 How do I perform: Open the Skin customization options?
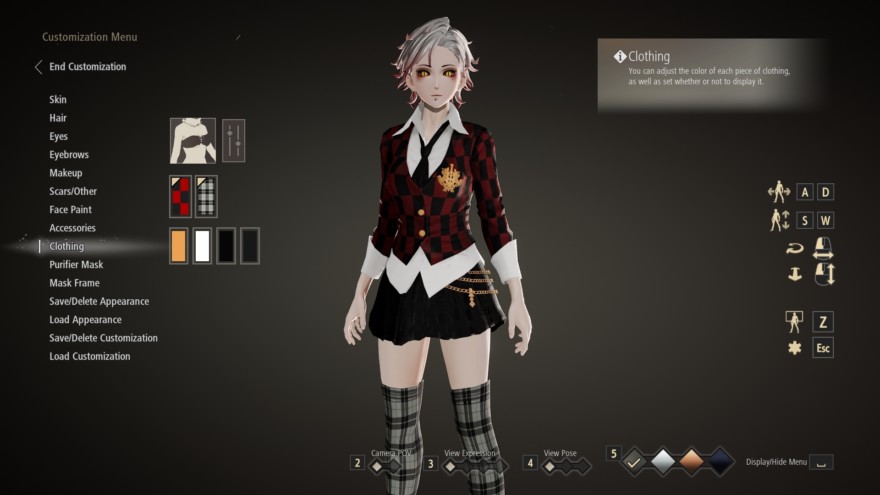coord(58,100)
